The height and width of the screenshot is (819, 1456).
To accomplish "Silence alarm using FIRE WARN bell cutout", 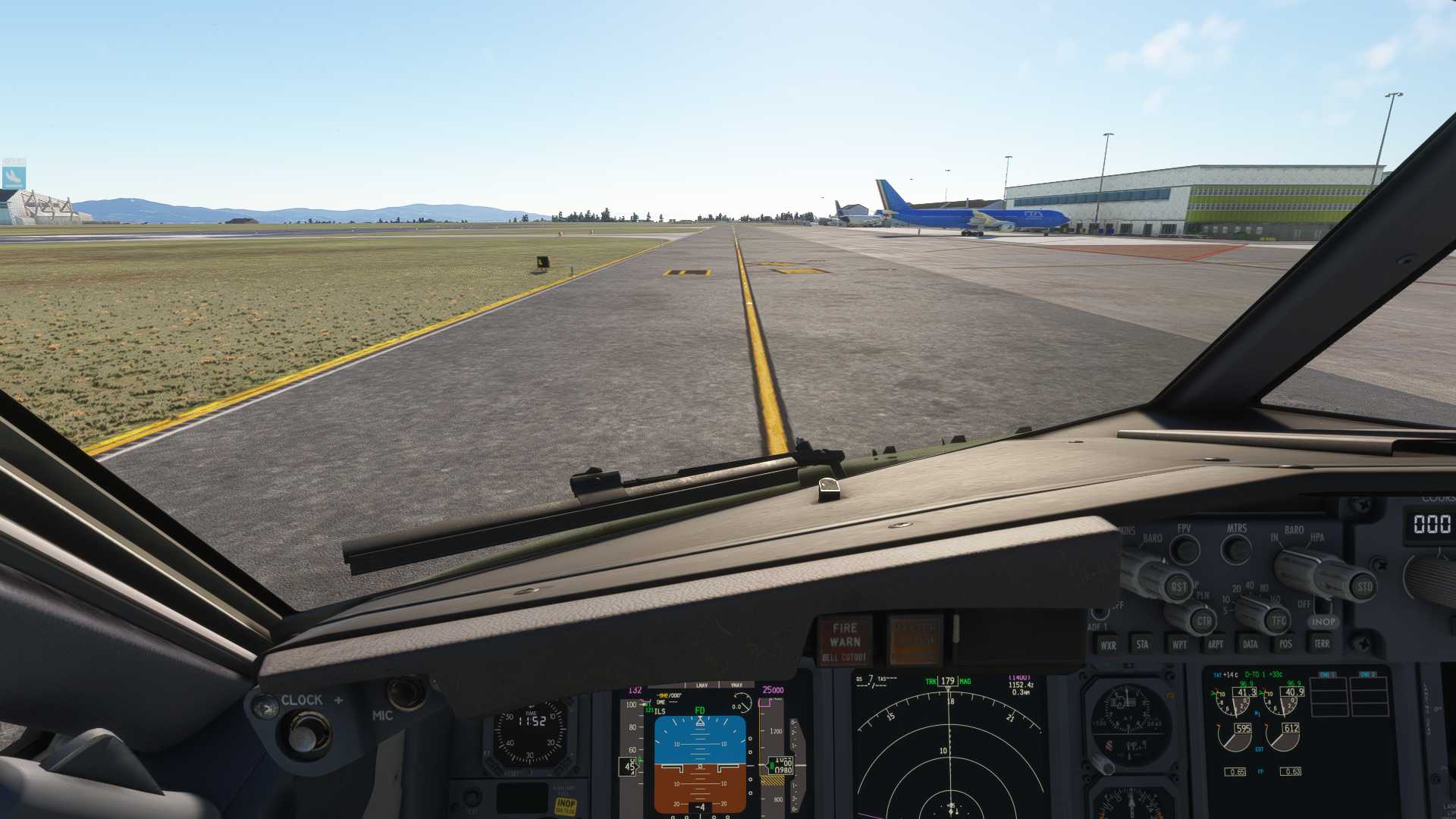I will point(844,641).
